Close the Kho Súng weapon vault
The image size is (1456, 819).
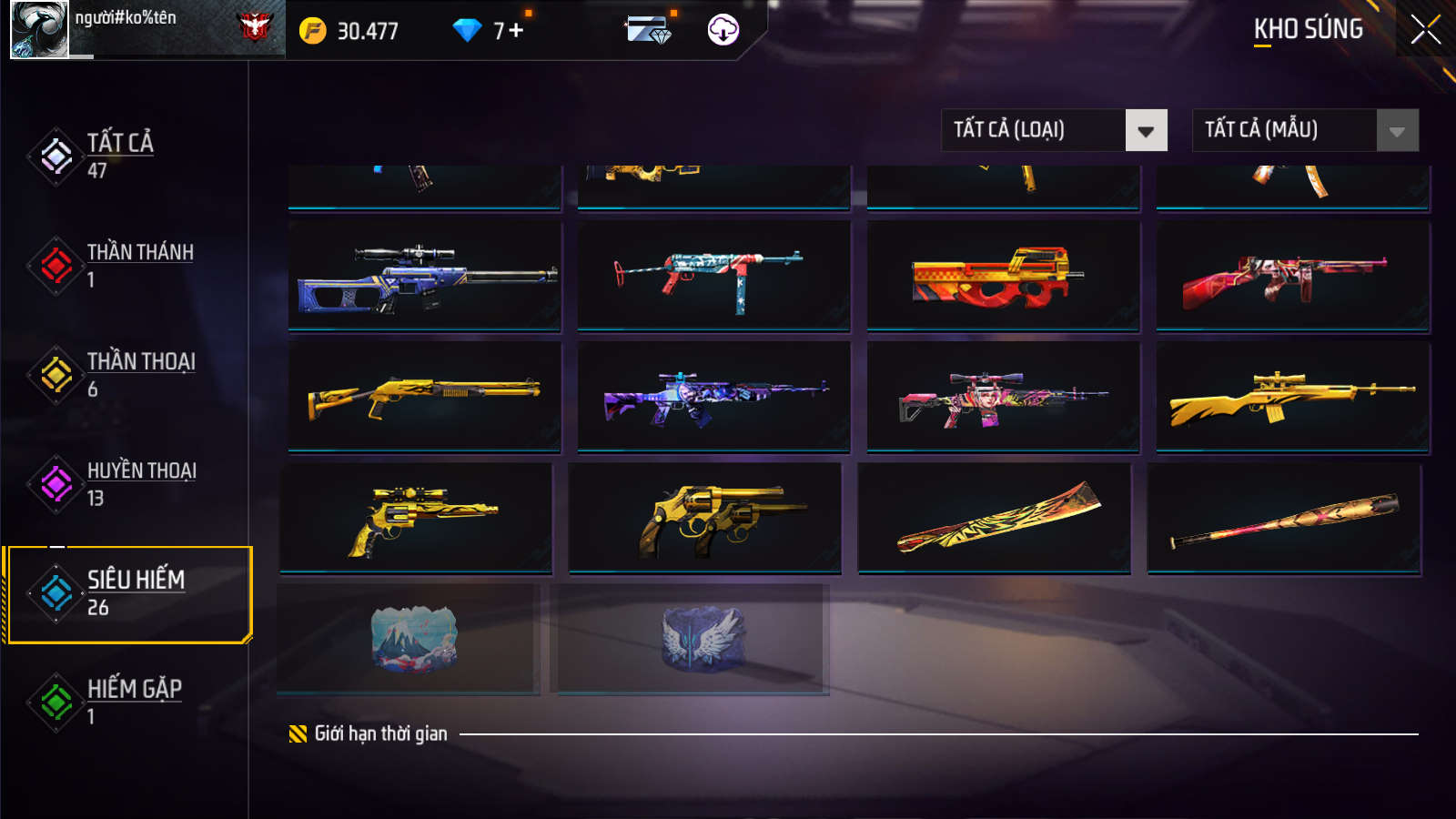pyautogui.click(x=1425, y=30)
